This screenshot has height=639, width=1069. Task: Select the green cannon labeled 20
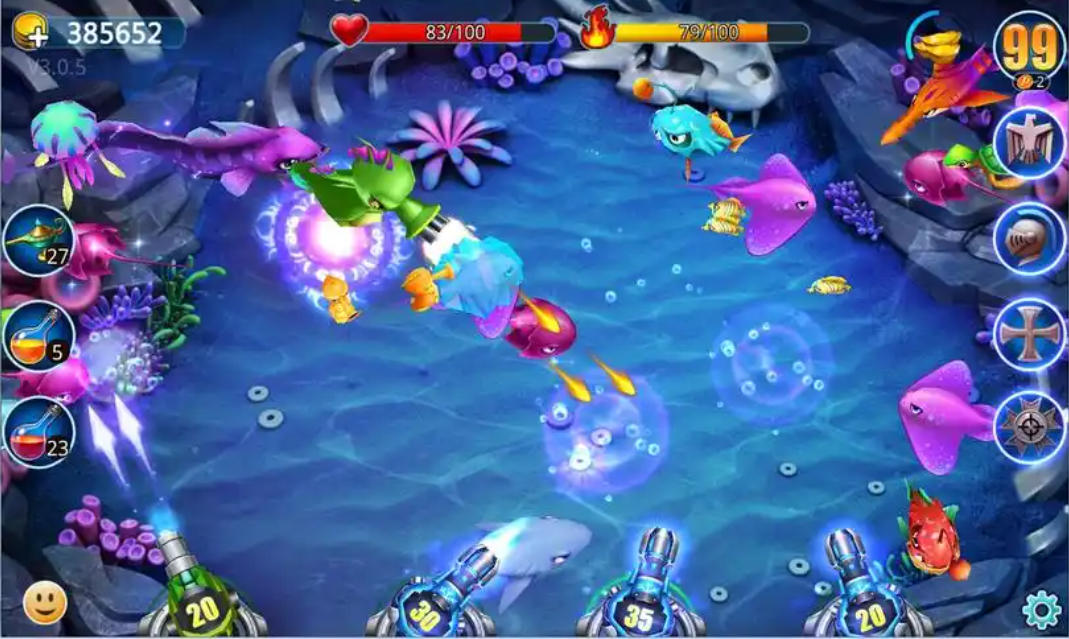click(x=201, y=603)
